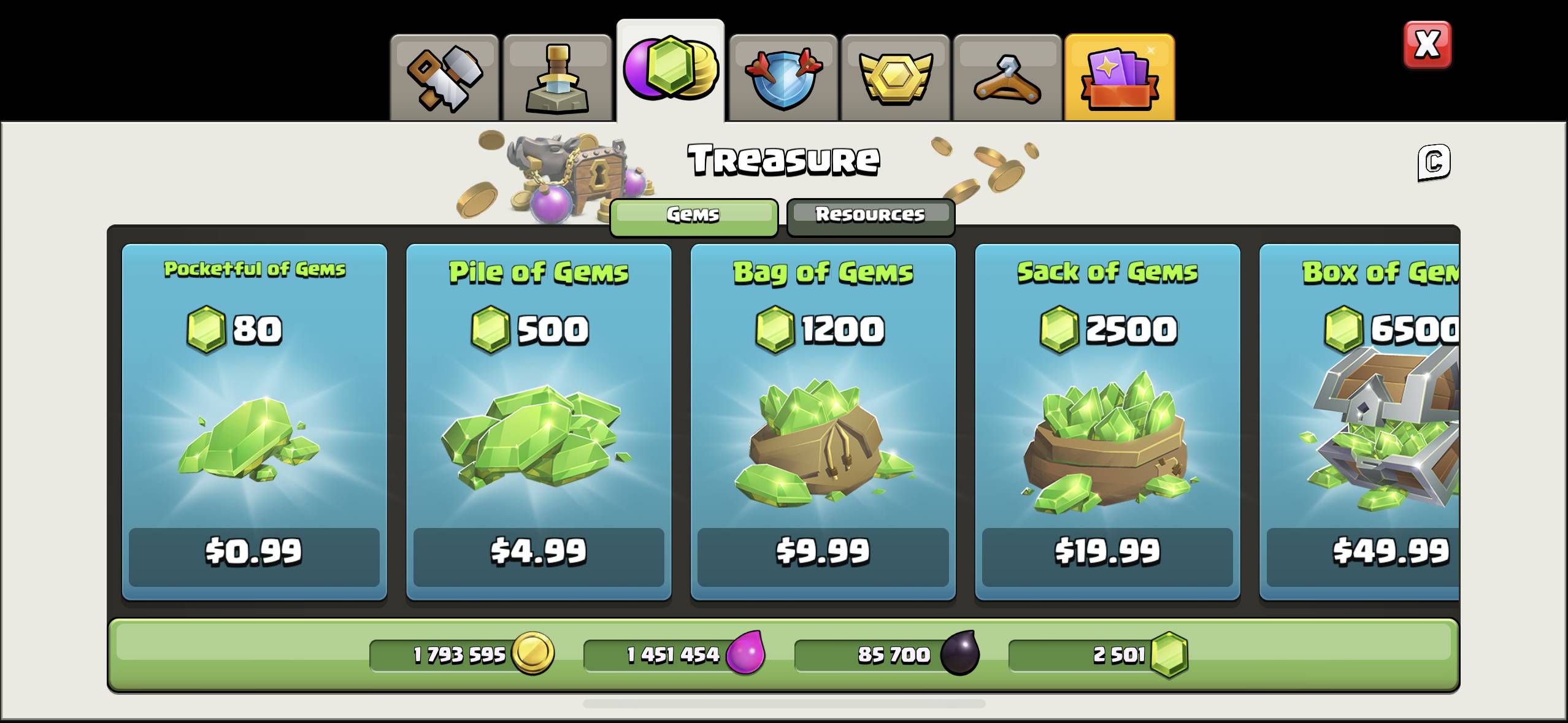Select the gem and coins Treasure tab

670,71
